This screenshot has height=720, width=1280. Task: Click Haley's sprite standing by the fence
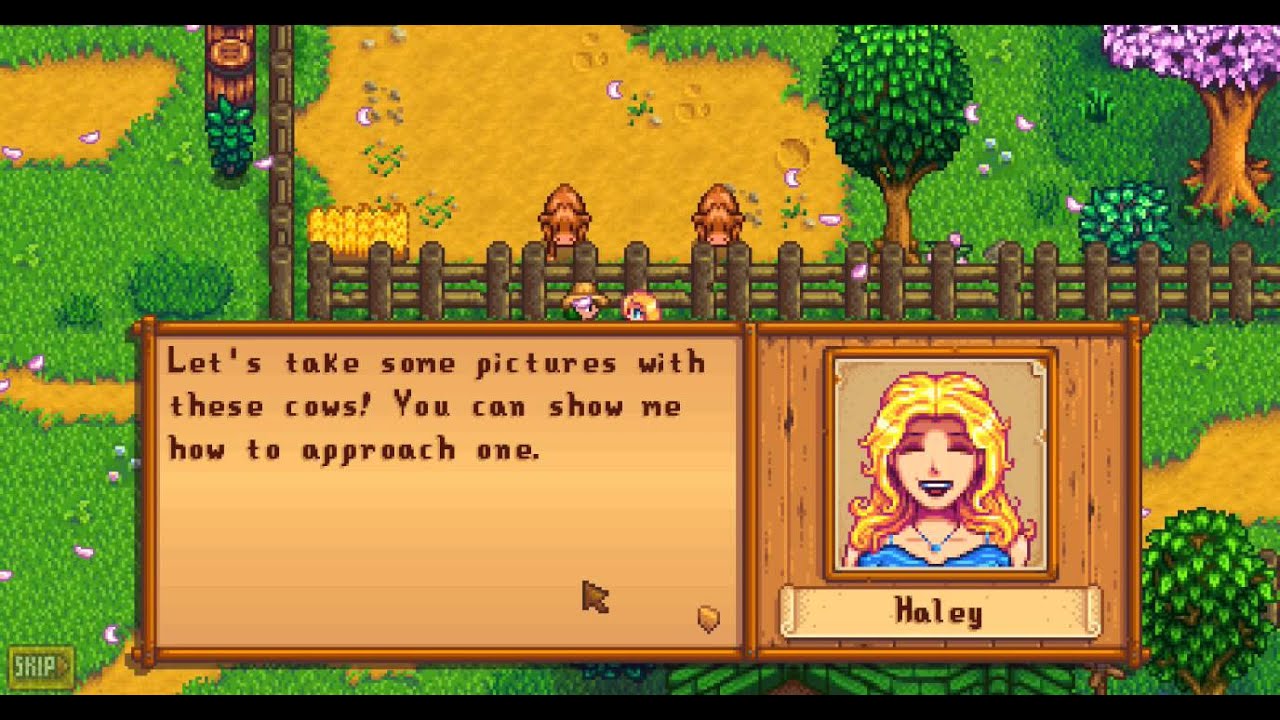(x=637, y=305)
